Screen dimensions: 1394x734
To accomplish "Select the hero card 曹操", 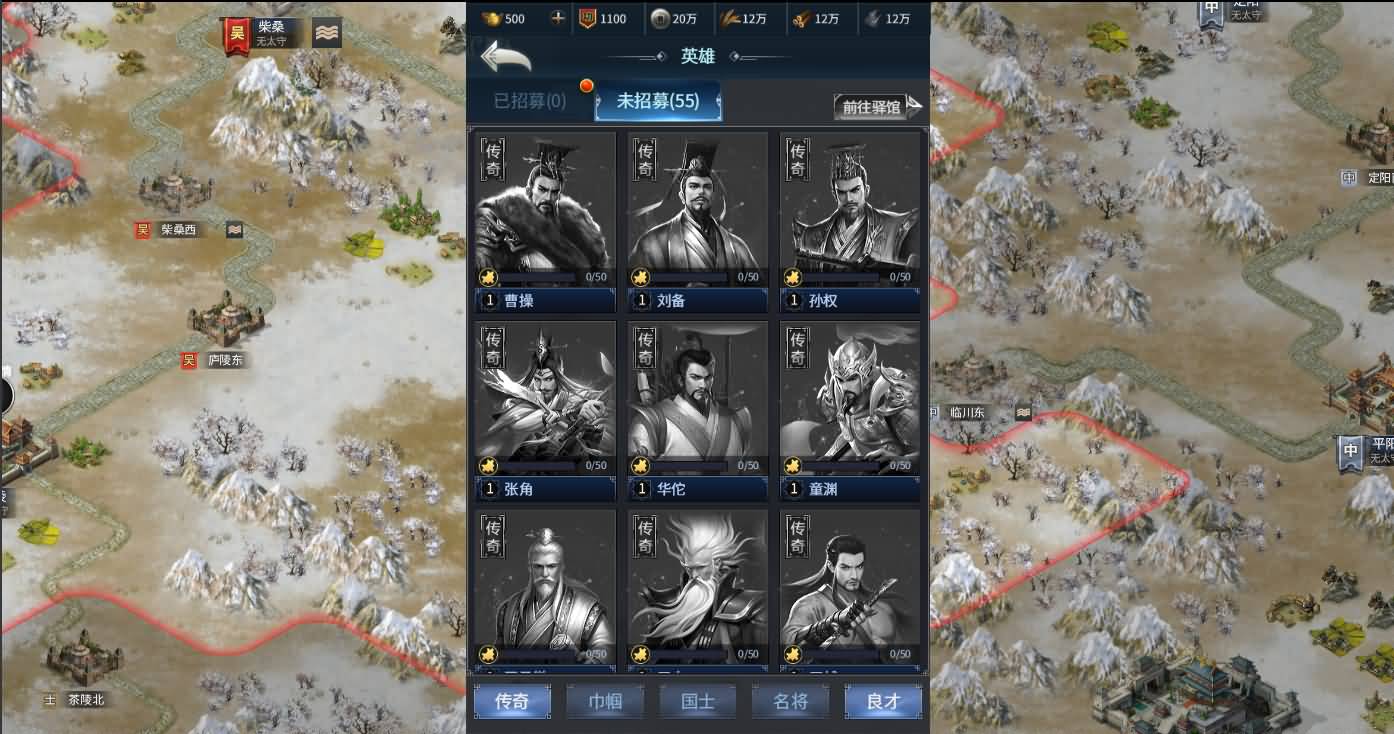I will pyautogui.click(x=545, y=222).
